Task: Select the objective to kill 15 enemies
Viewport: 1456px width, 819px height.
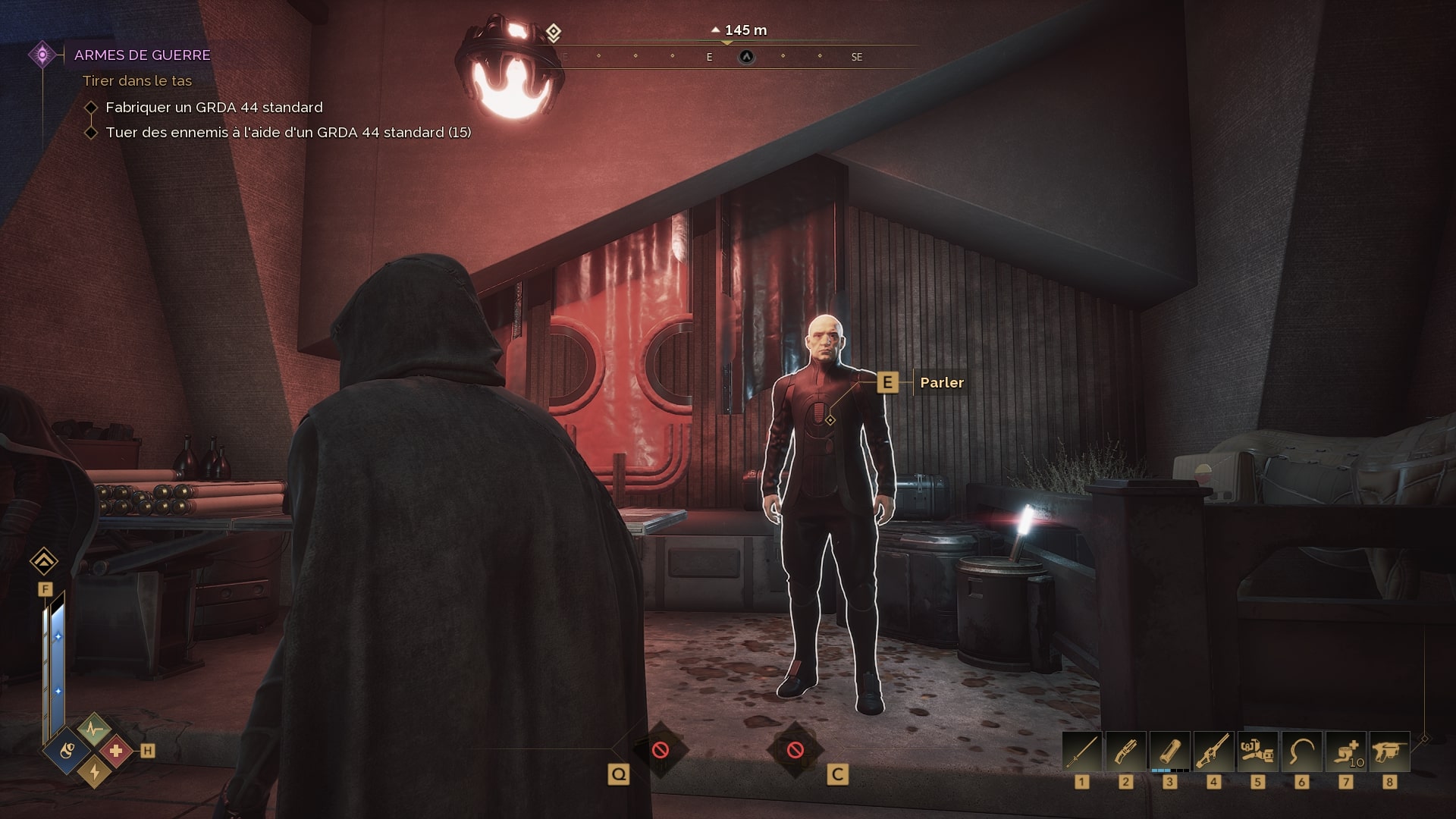Action: (x=288, y=133)
